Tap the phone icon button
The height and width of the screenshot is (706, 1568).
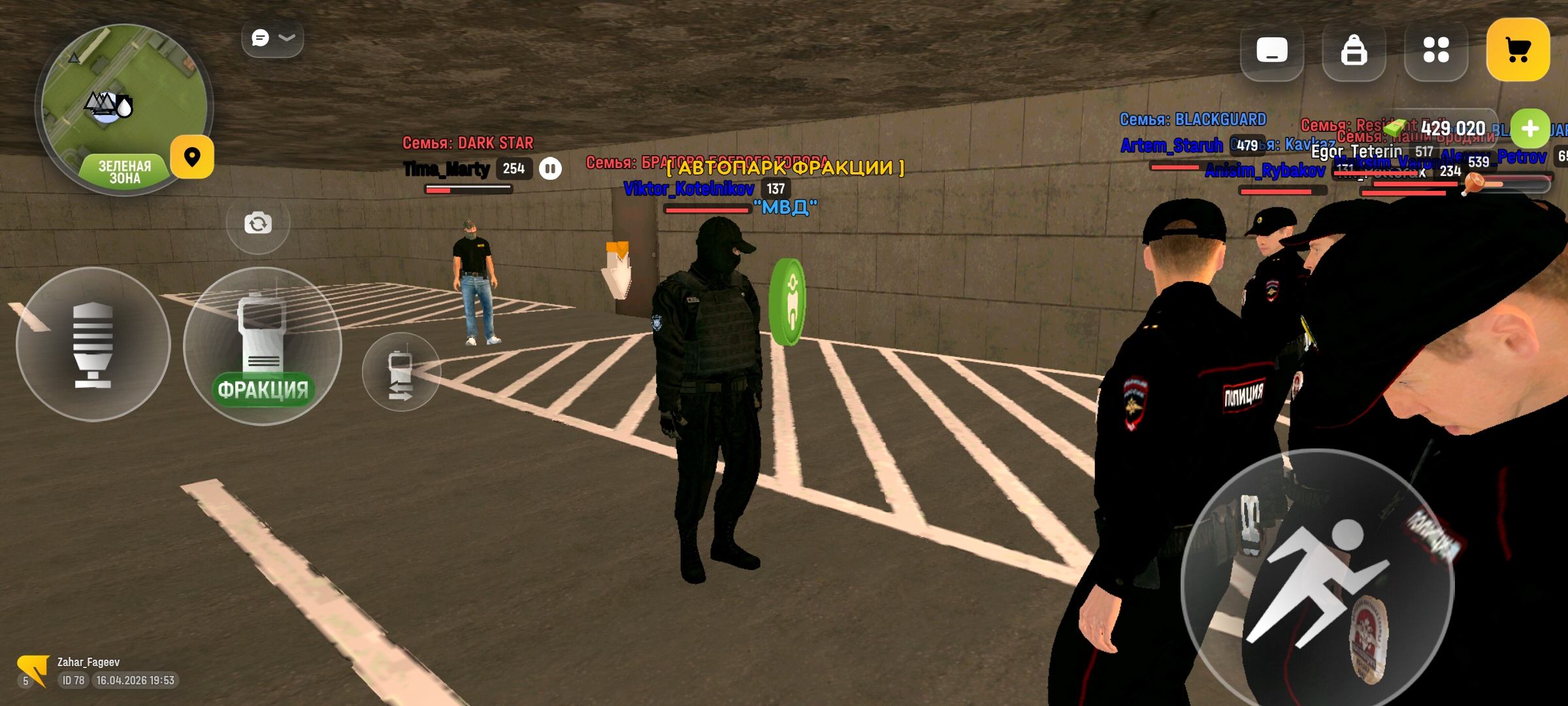(x=1271, y=50)
